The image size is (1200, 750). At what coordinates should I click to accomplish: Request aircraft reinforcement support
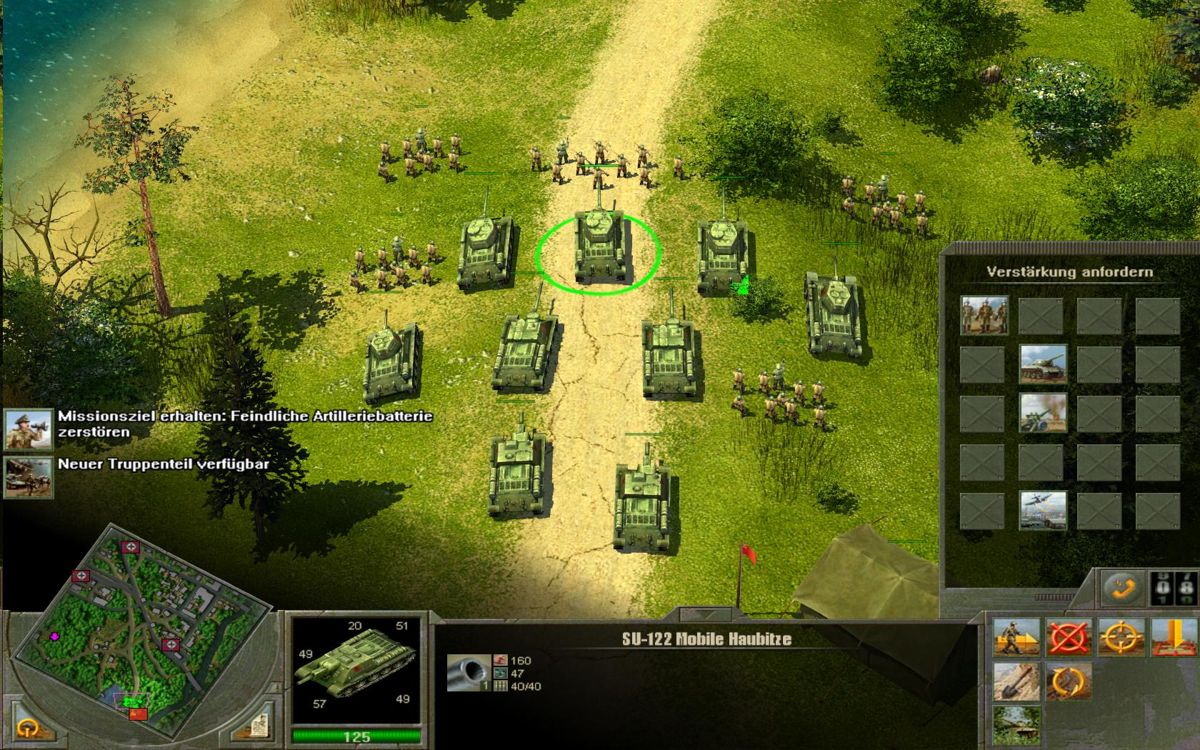(1042, 510)
